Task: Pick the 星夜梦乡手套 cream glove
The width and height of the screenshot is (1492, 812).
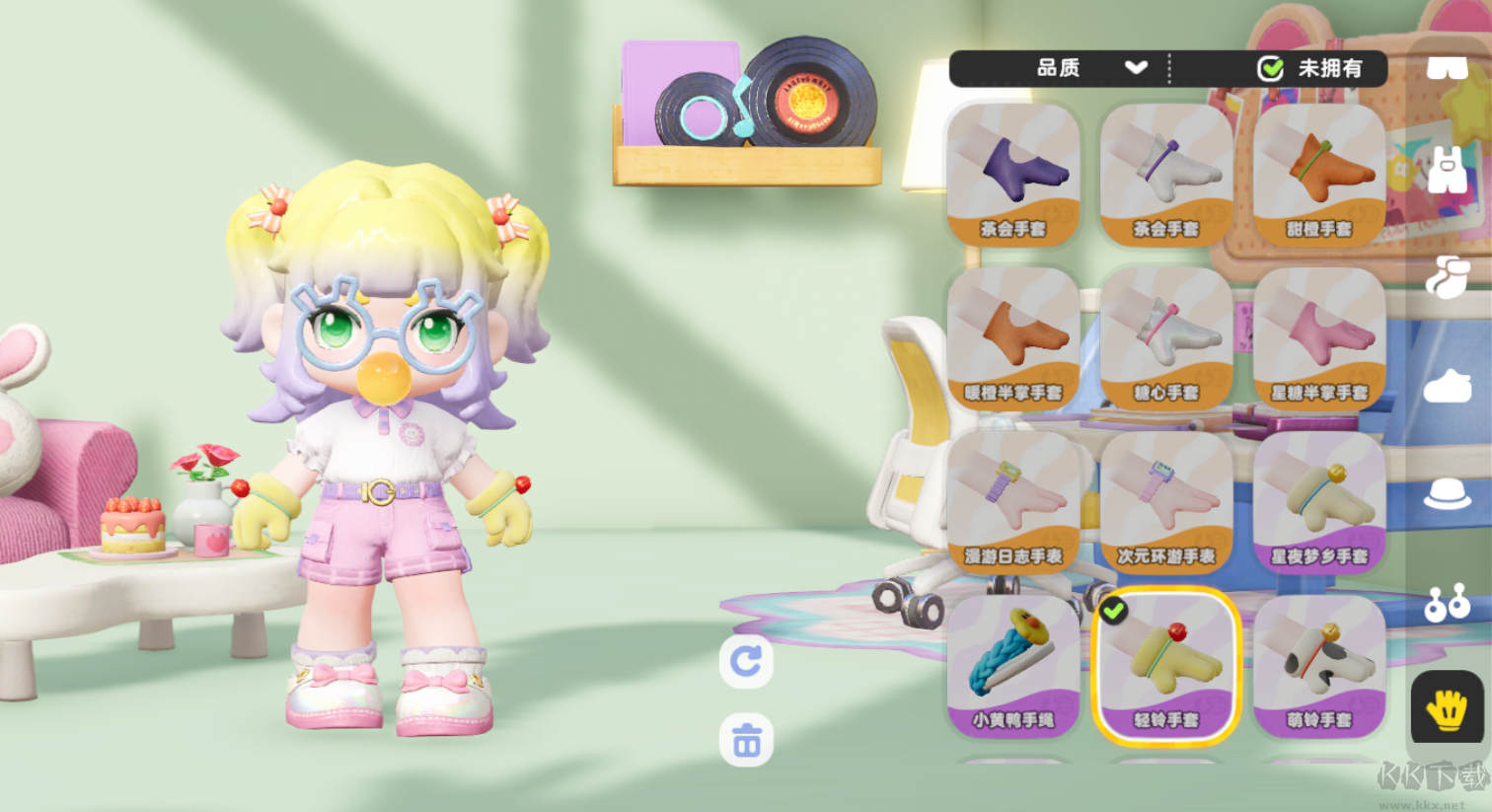Action: [1319, 502]
